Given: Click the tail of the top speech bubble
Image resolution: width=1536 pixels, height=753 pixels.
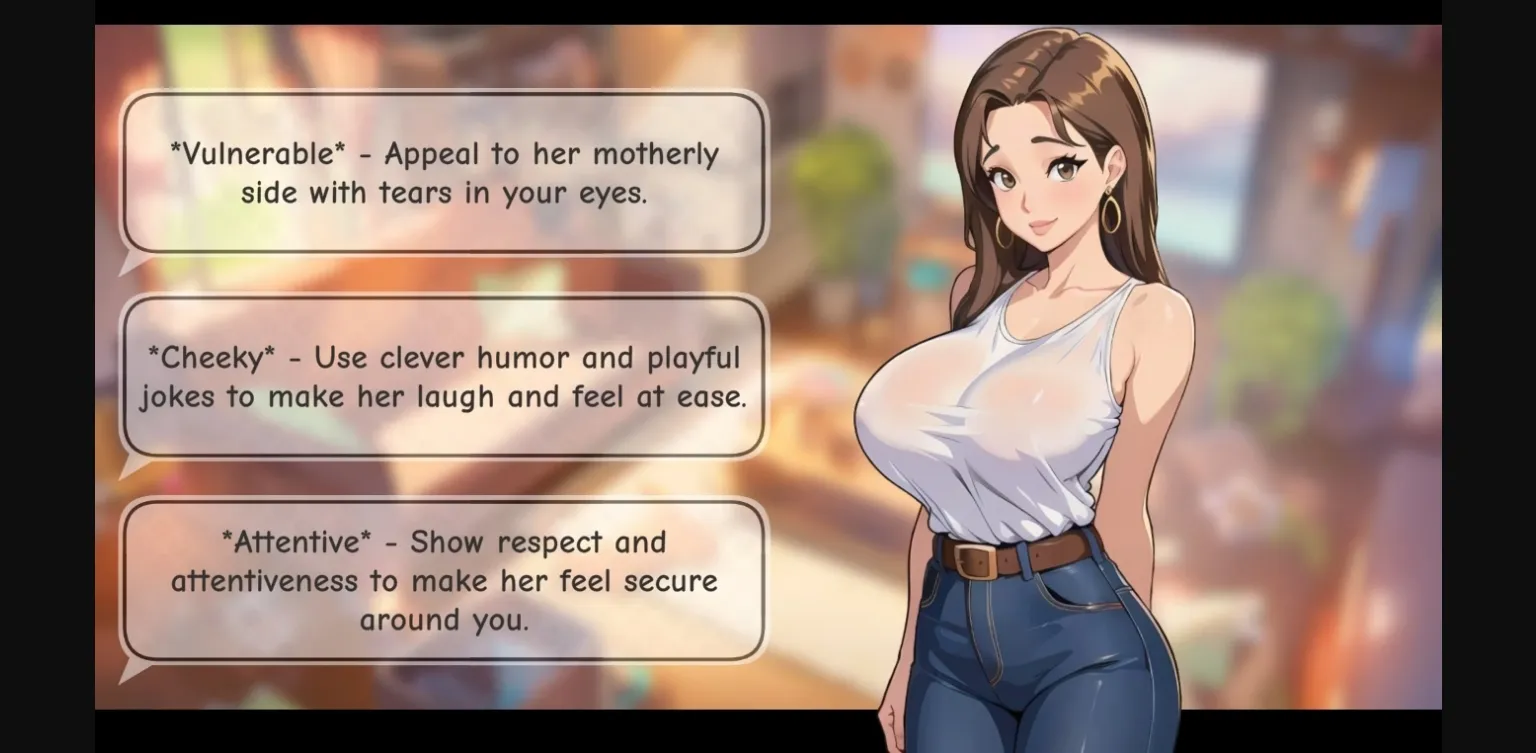Looking at the screenshot, I should coord(130,262).
